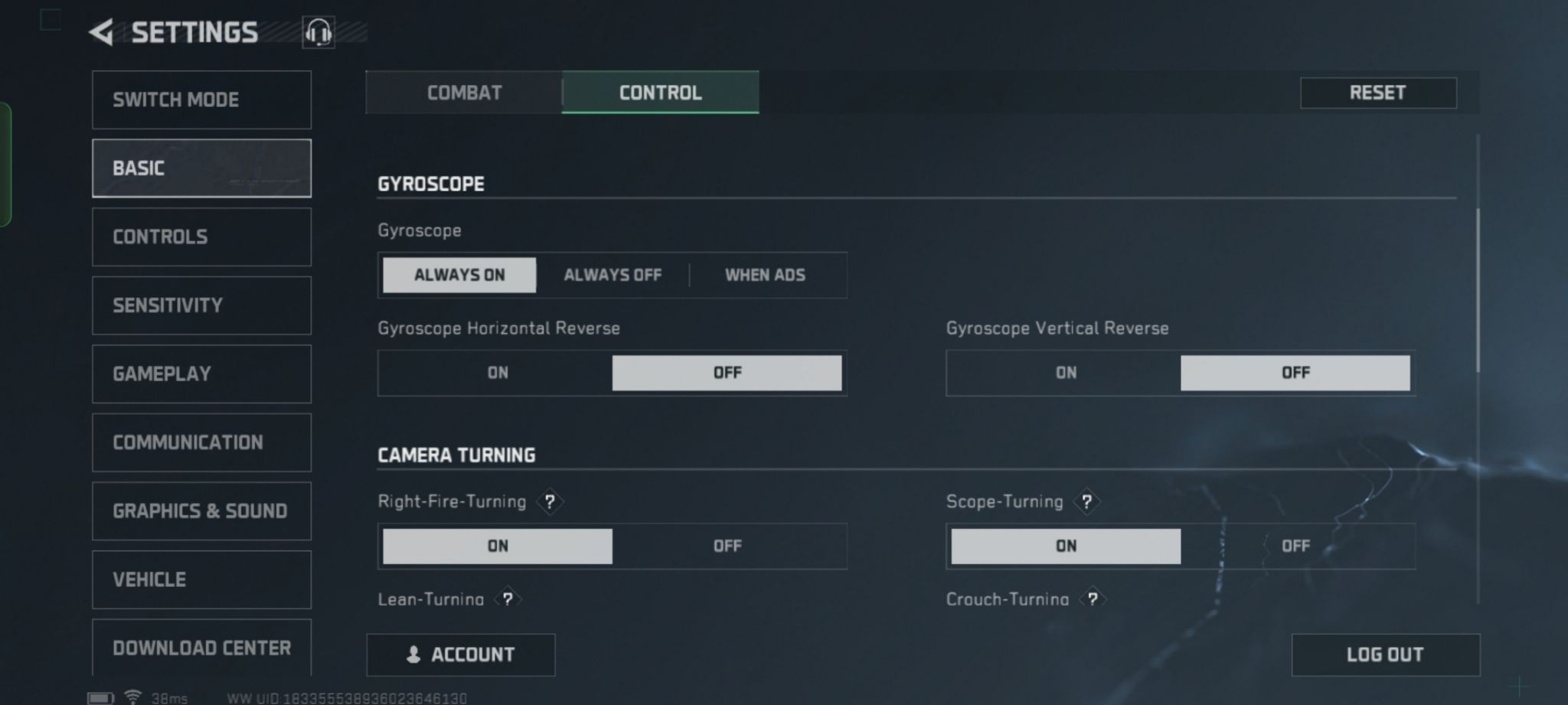Switch to the Combat tab

464,93
